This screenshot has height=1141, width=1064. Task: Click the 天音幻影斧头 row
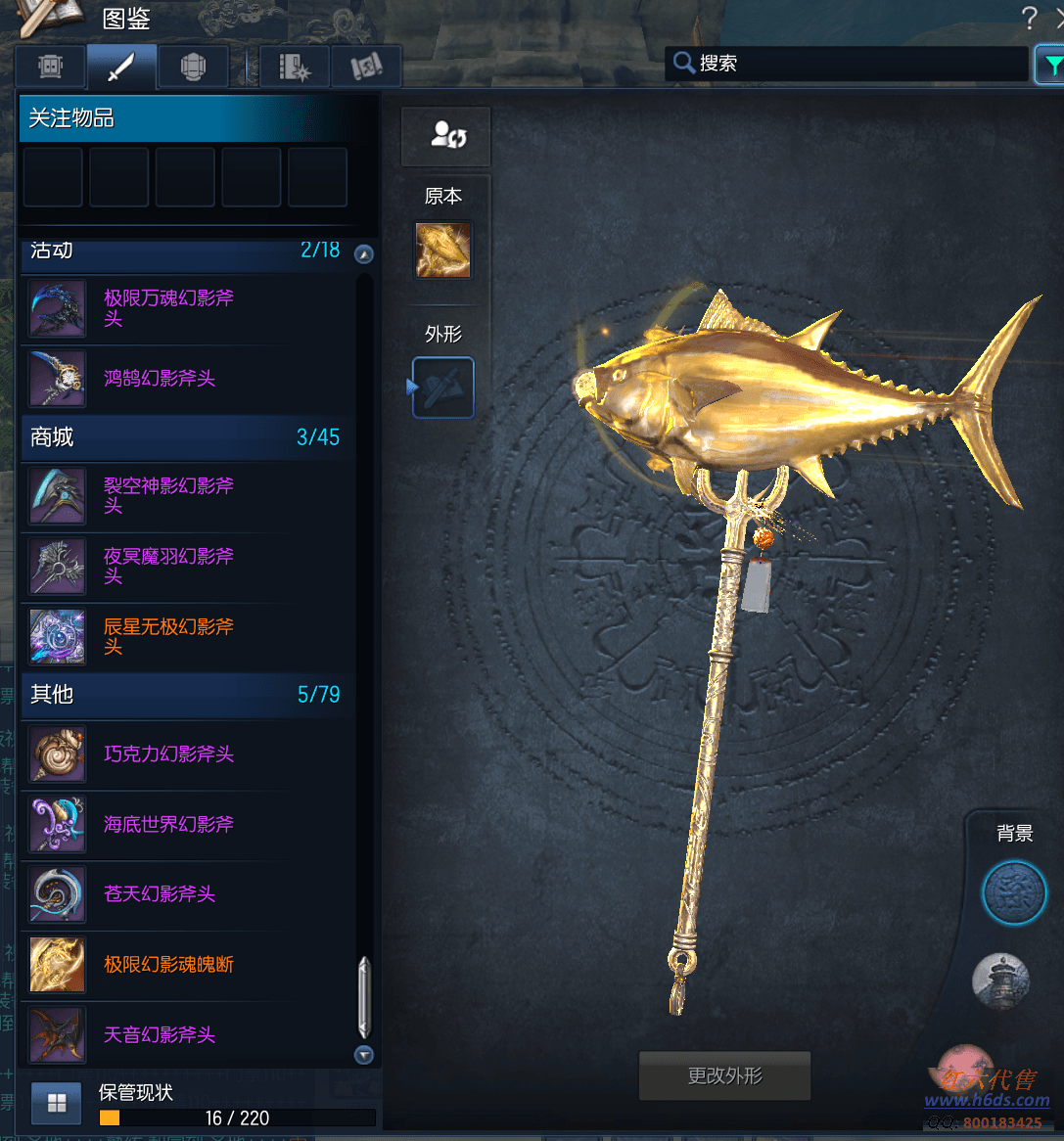click(x=160, y=1034)
